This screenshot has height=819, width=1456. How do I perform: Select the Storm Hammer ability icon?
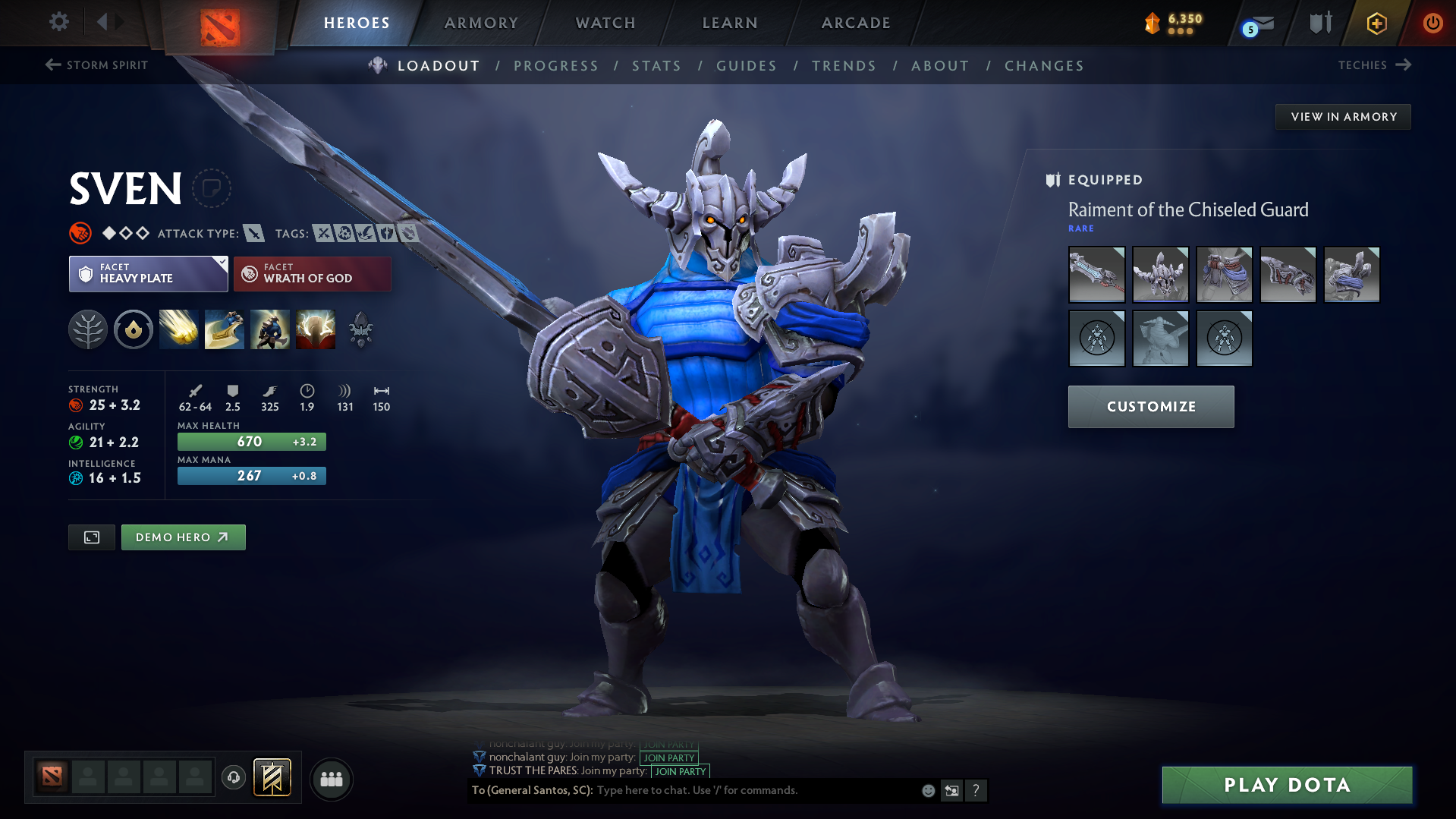(x=178, y=329)
